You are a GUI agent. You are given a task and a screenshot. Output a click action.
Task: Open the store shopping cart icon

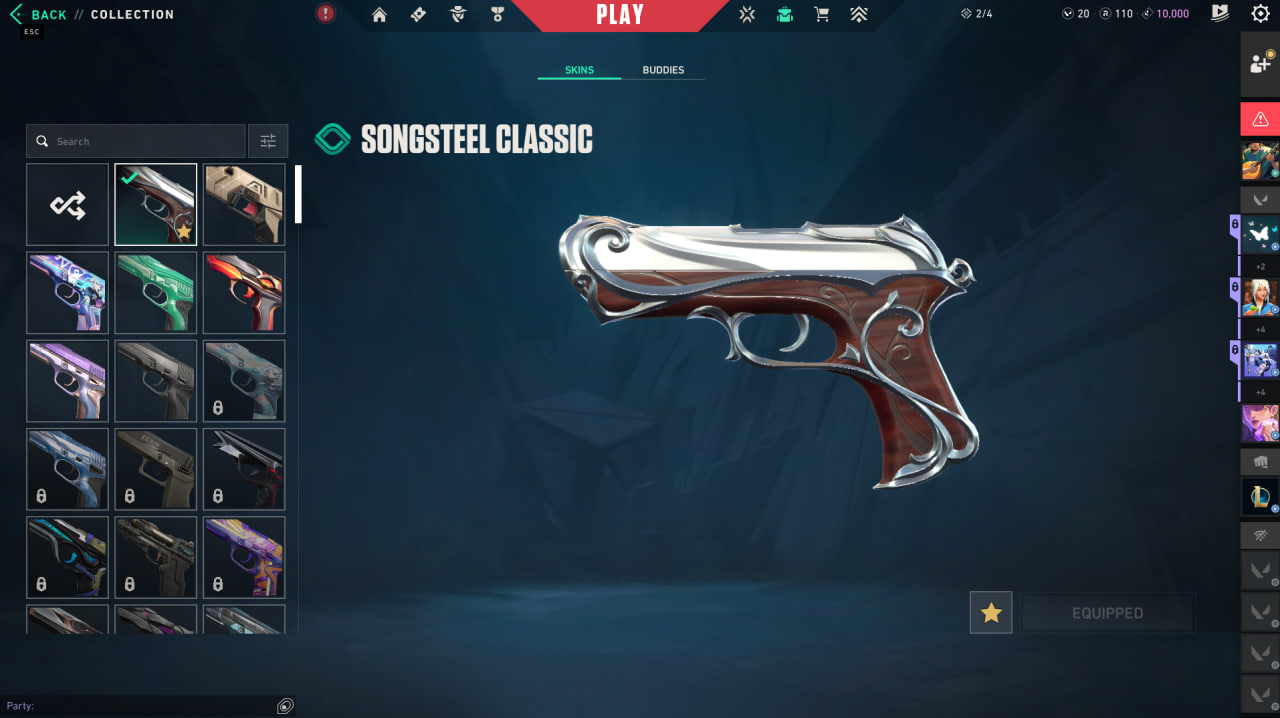[x=822, y=15]
